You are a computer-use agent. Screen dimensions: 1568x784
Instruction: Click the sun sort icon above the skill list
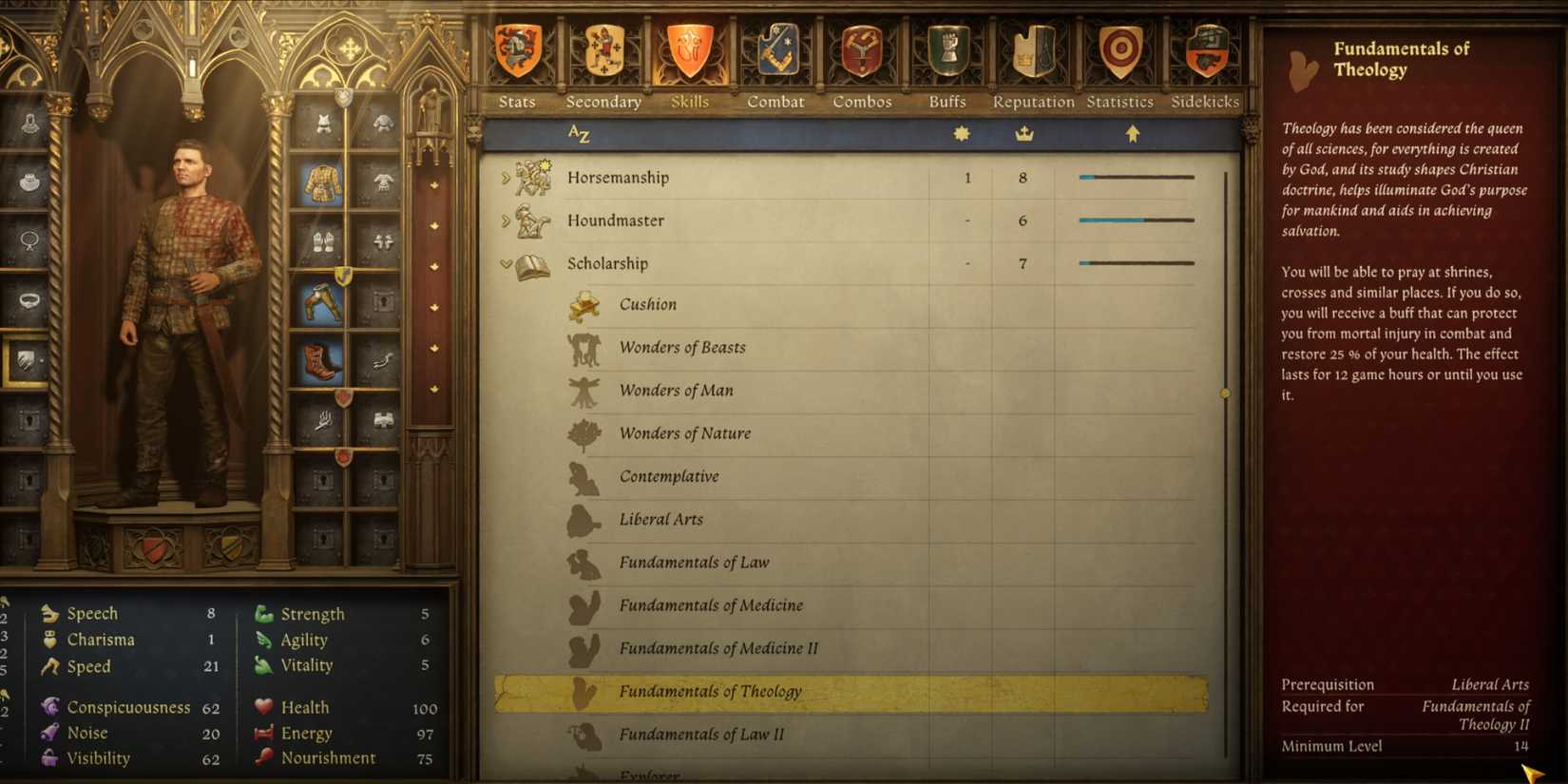pyautogui.click(x=961, y=134)
